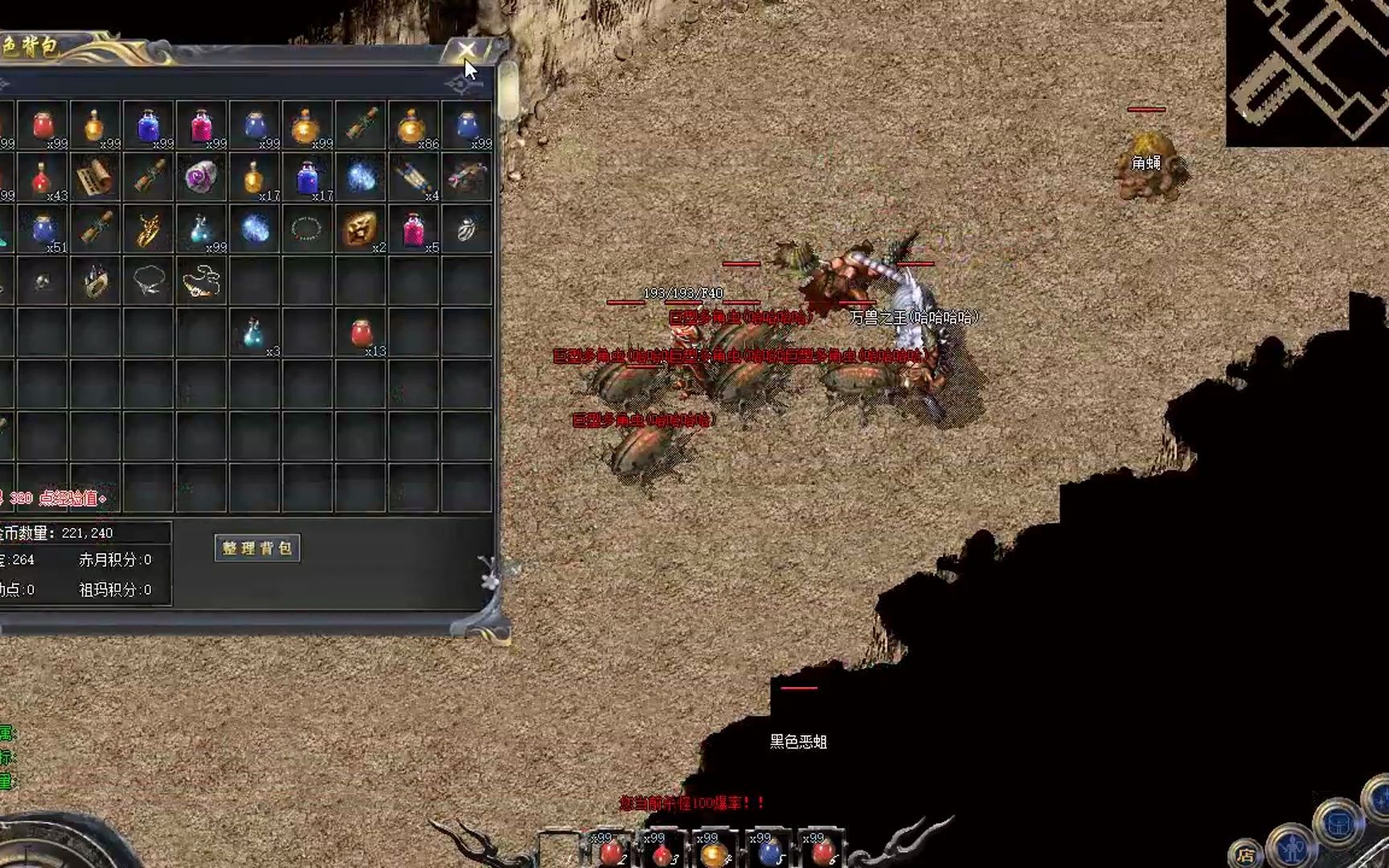Close the backpack window

point(466,51)
